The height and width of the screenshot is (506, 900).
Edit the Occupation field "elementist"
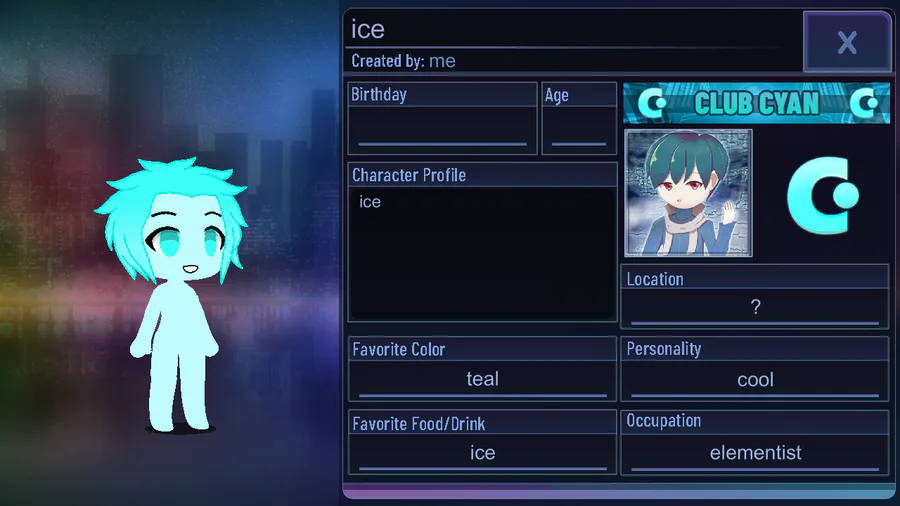(755, 453)
